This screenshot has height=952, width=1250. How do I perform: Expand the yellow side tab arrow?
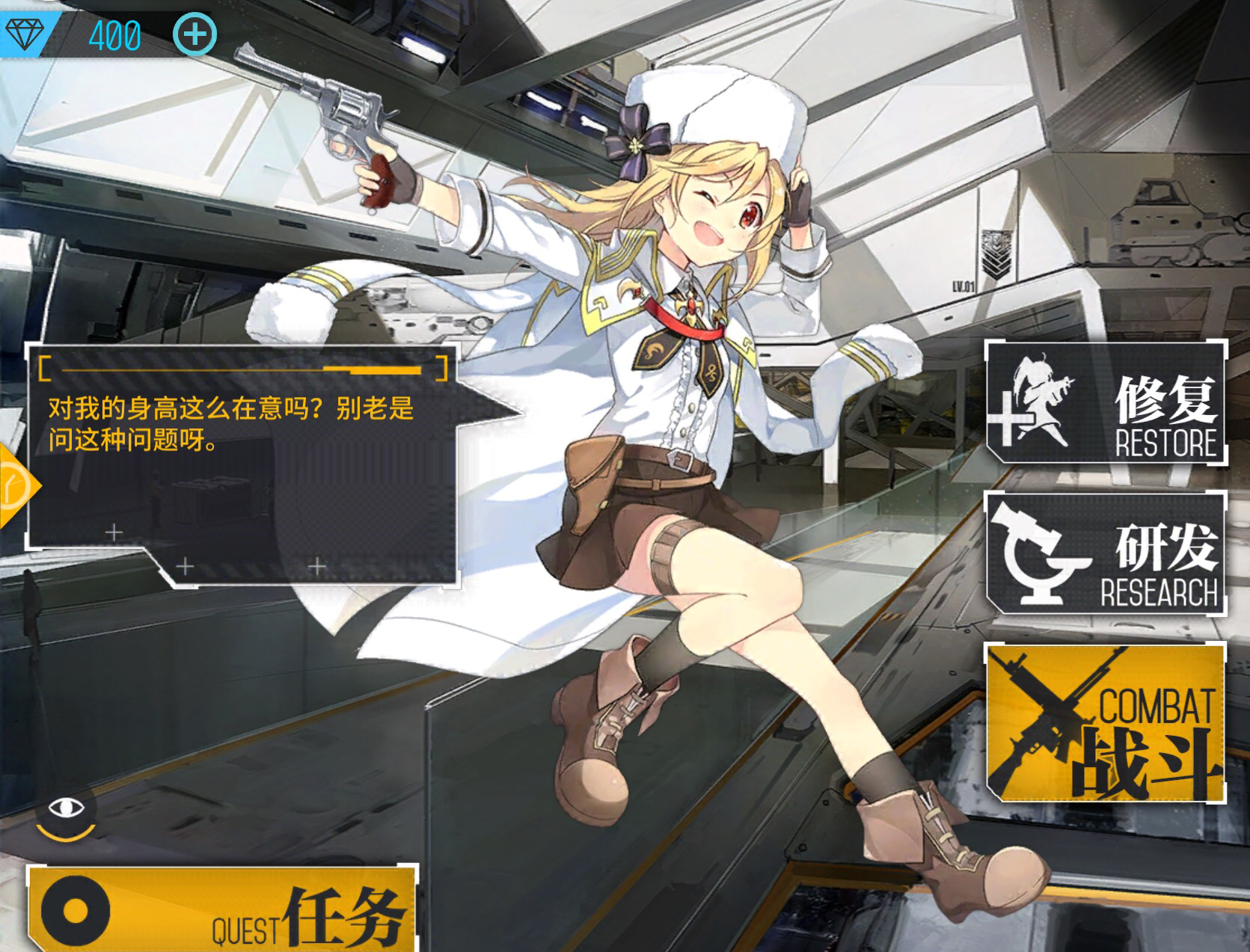point(15,486)
